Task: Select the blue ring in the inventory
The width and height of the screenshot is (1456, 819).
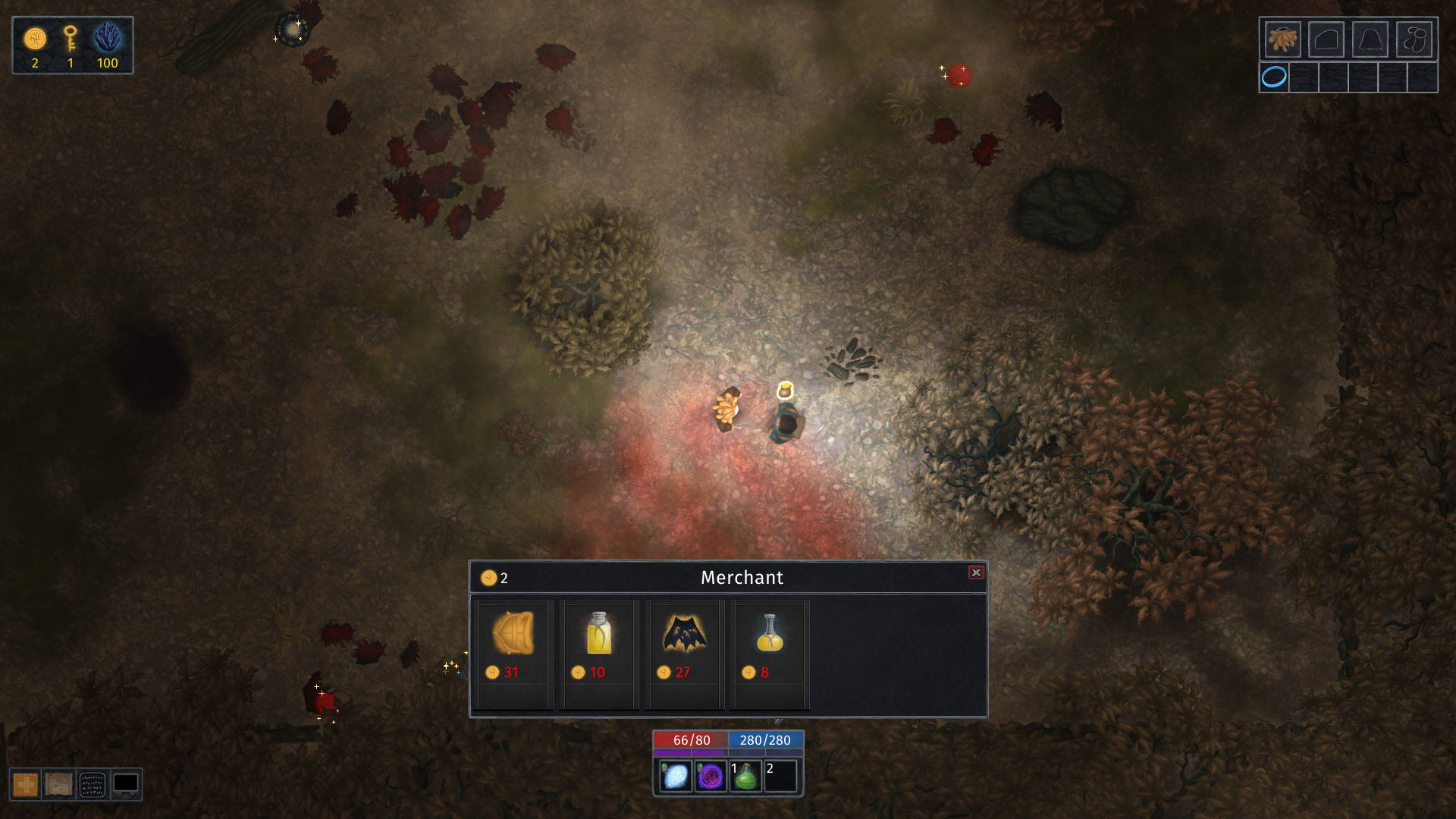Action: (1273, 77)
